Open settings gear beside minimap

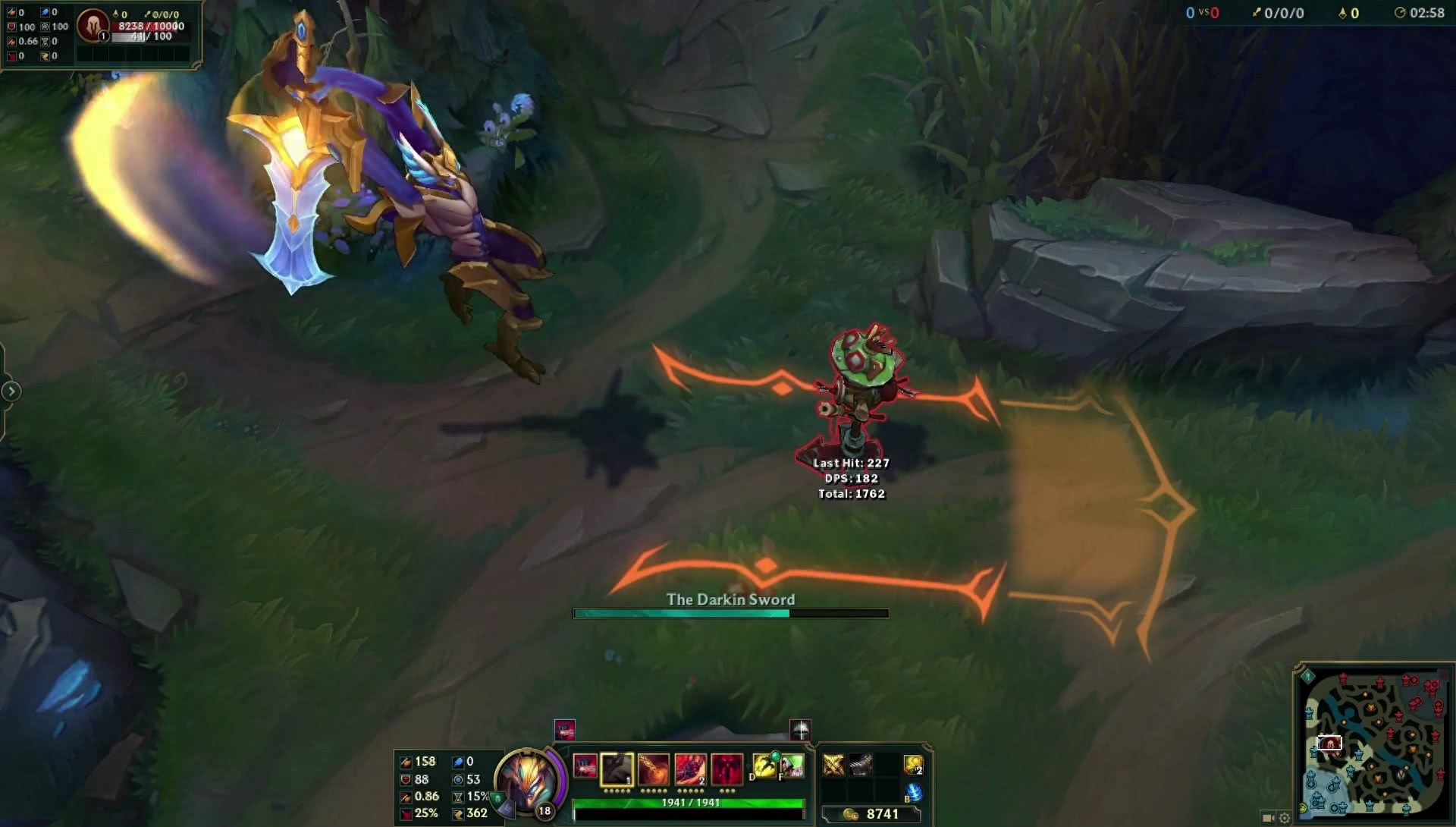[1284, 818]
